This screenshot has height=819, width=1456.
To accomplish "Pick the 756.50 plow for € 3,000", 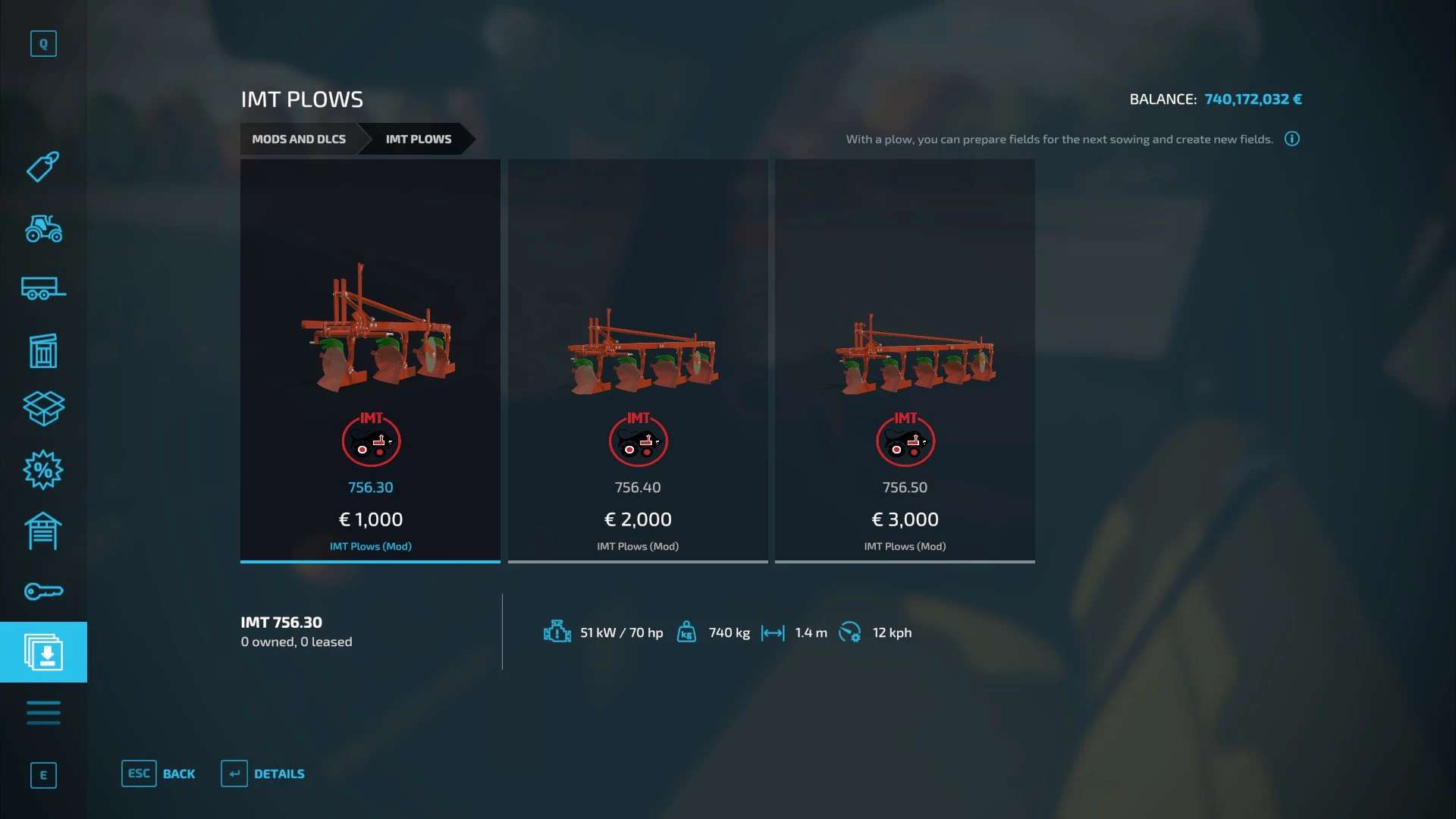I will pos(905,360).
